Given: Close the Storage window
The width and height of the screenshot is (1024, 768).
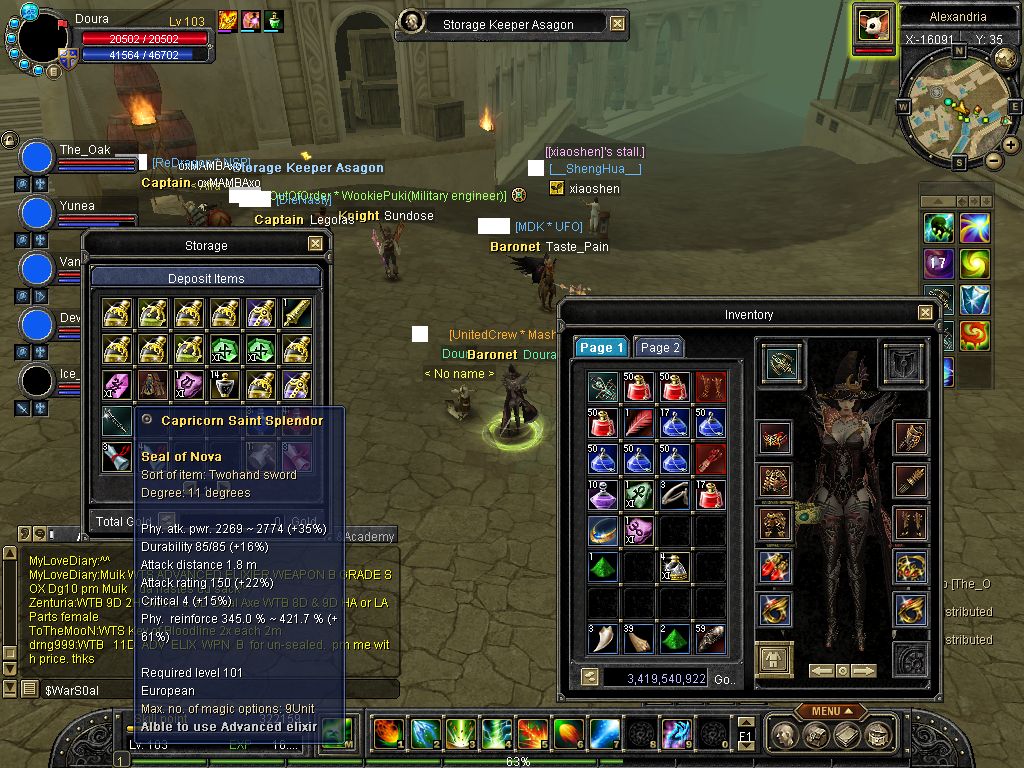Looking at the screenshot, I should tap(315, 244).
